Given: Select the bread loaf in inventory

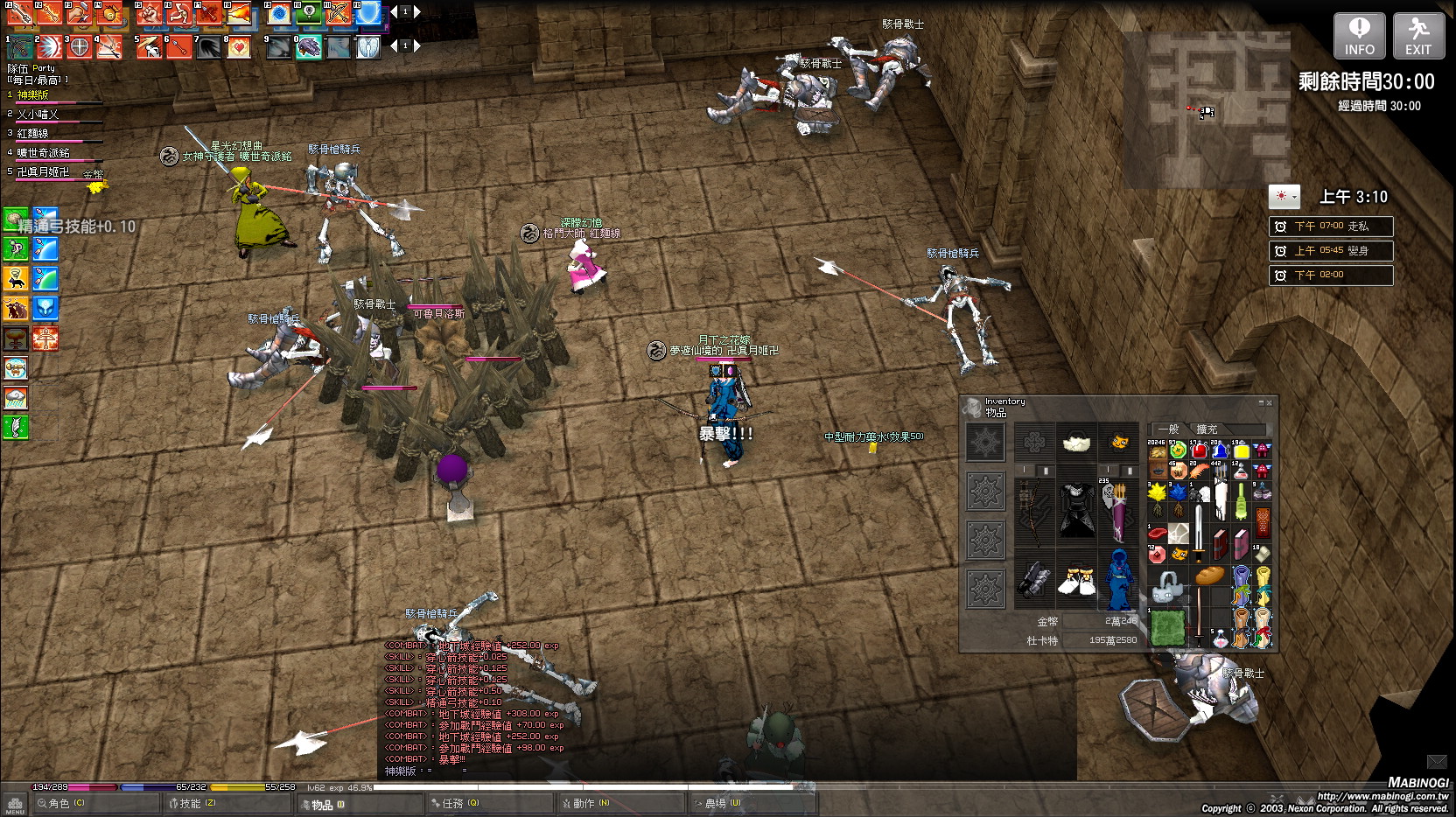Looking at the screenshot, I should click(1210, 575).
